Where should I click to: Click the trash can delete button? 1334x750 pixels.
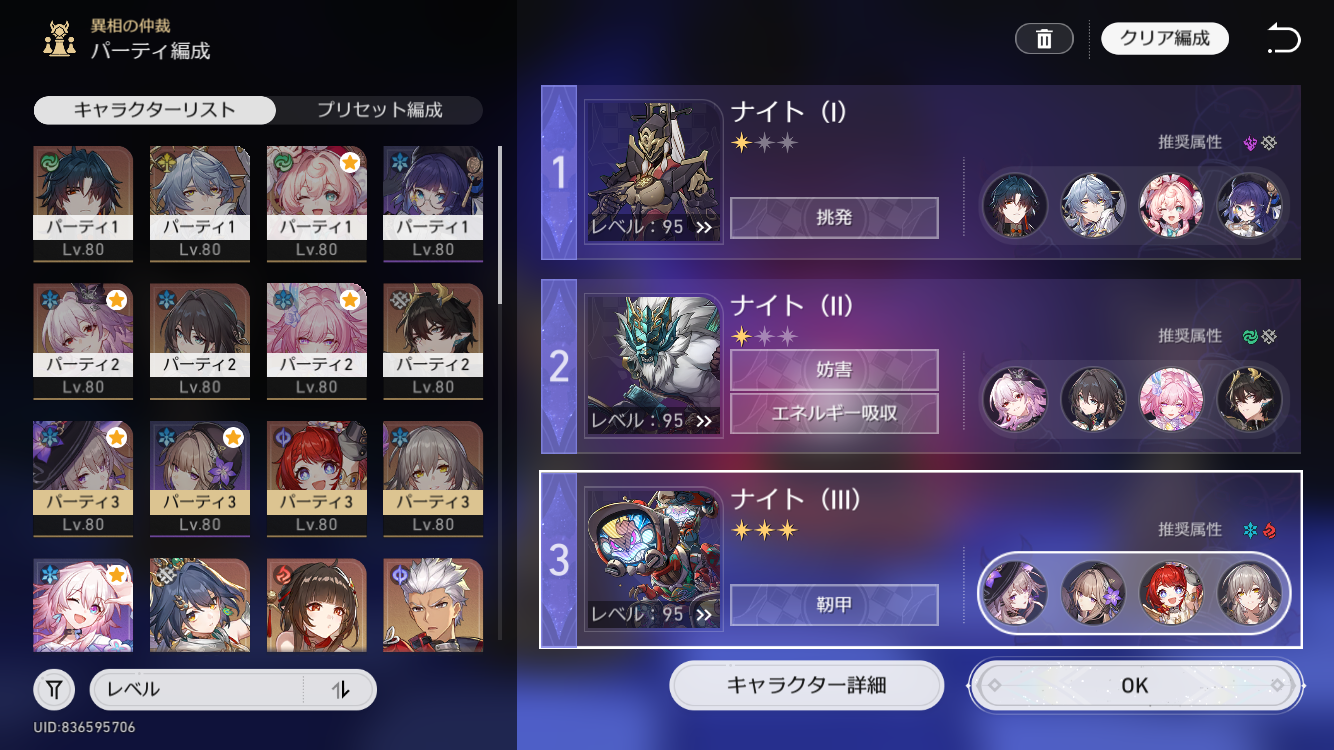(1044, 39)
